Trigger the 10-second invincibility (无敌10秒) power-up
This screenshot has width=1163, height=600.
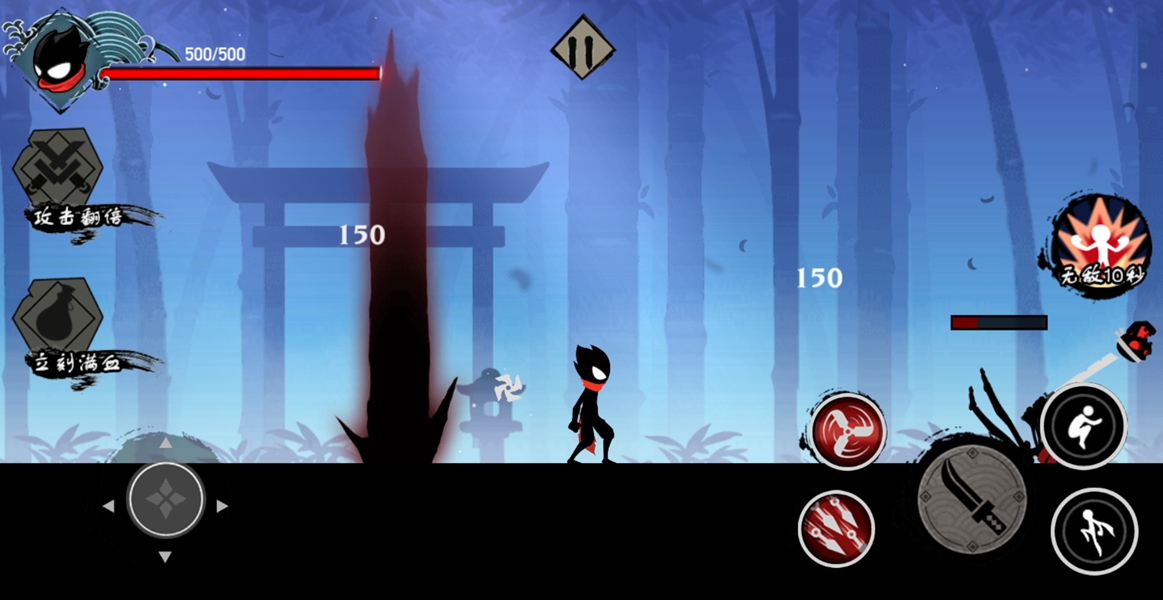pos(1100,238)
